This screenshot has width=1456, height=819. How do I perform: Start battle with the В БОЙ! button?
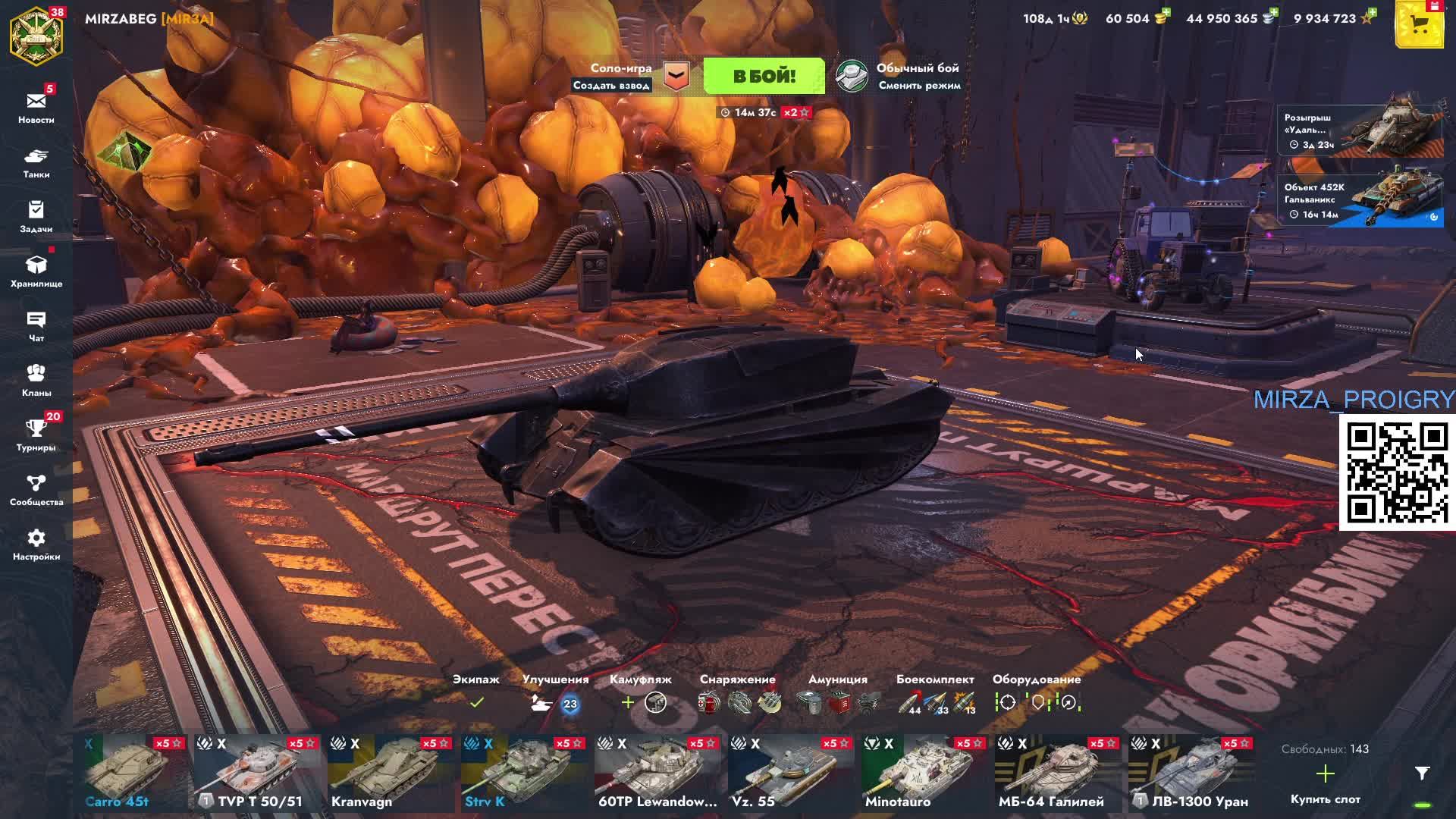point(764,76)
